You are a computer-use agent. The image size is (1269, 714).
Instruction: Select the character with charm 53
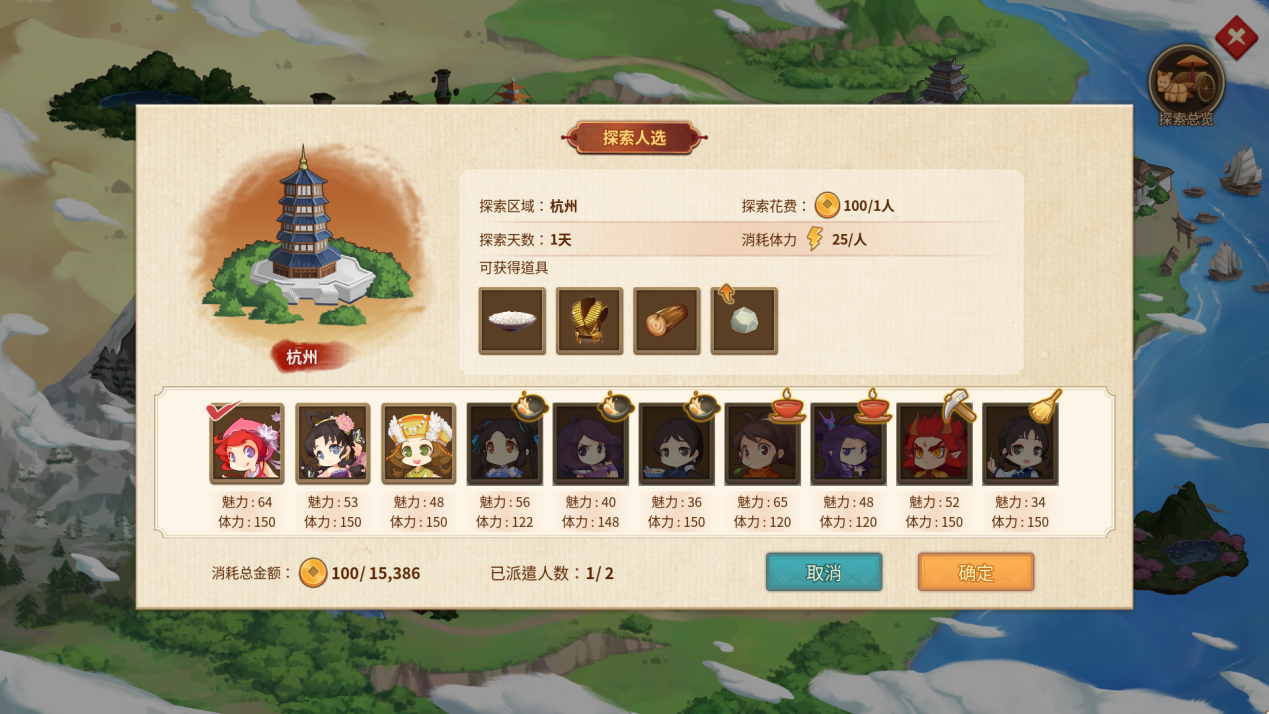[333, 444]
